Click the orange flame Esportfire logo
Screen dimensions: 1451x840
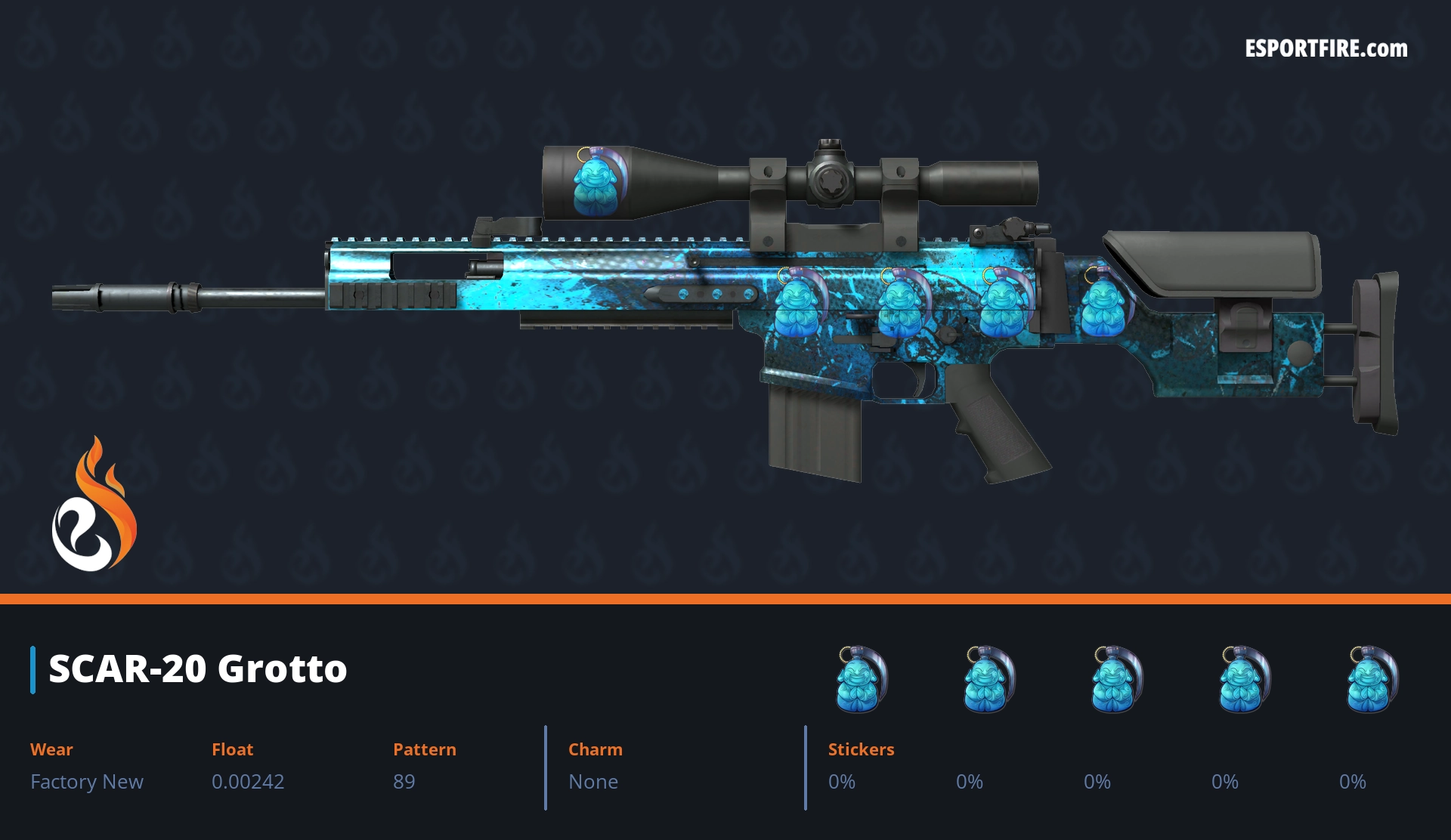(x=94, y=505)
